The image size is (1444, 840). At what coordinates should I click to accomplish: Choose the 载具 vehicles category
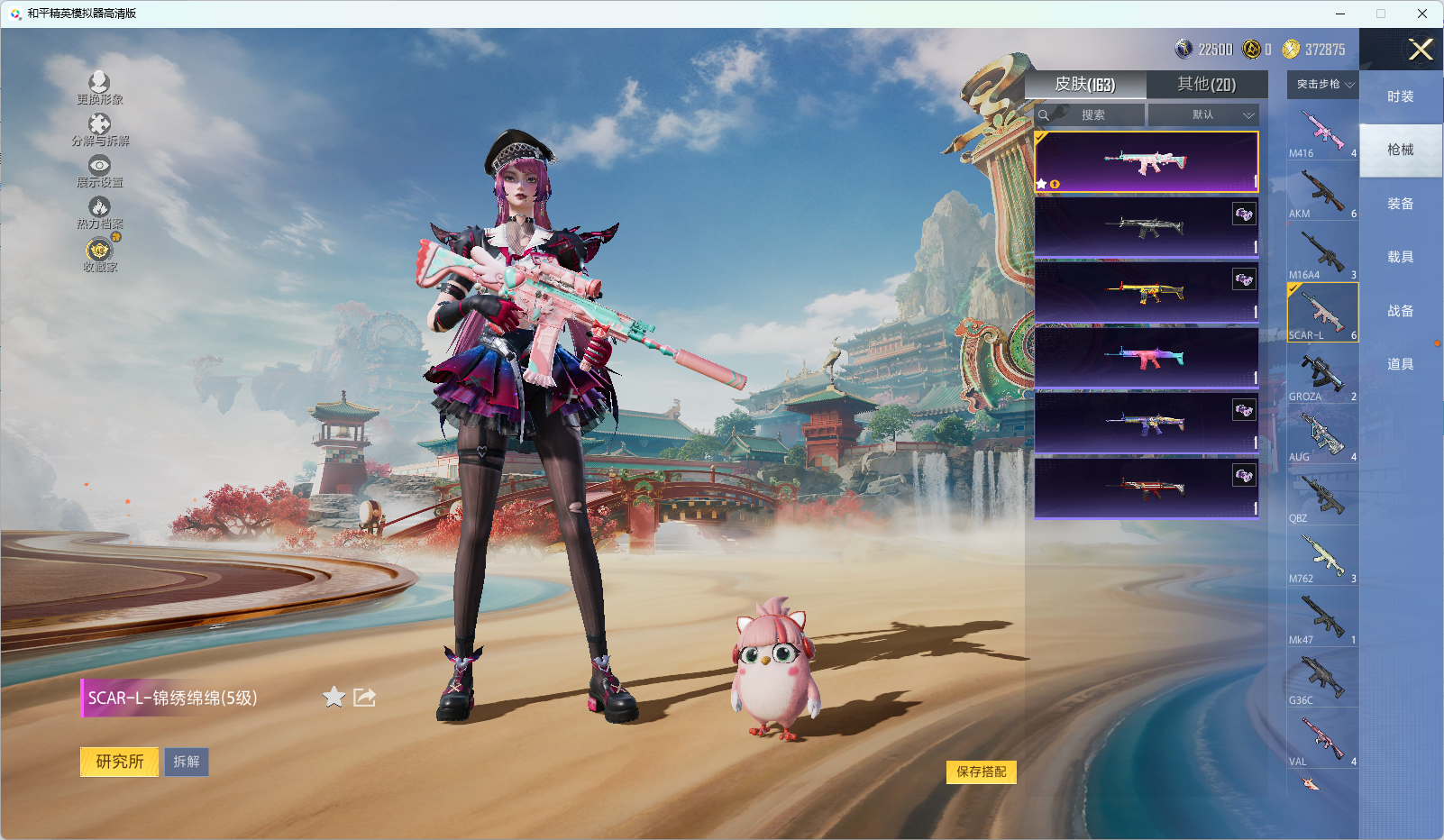[x=1400, y=257]
